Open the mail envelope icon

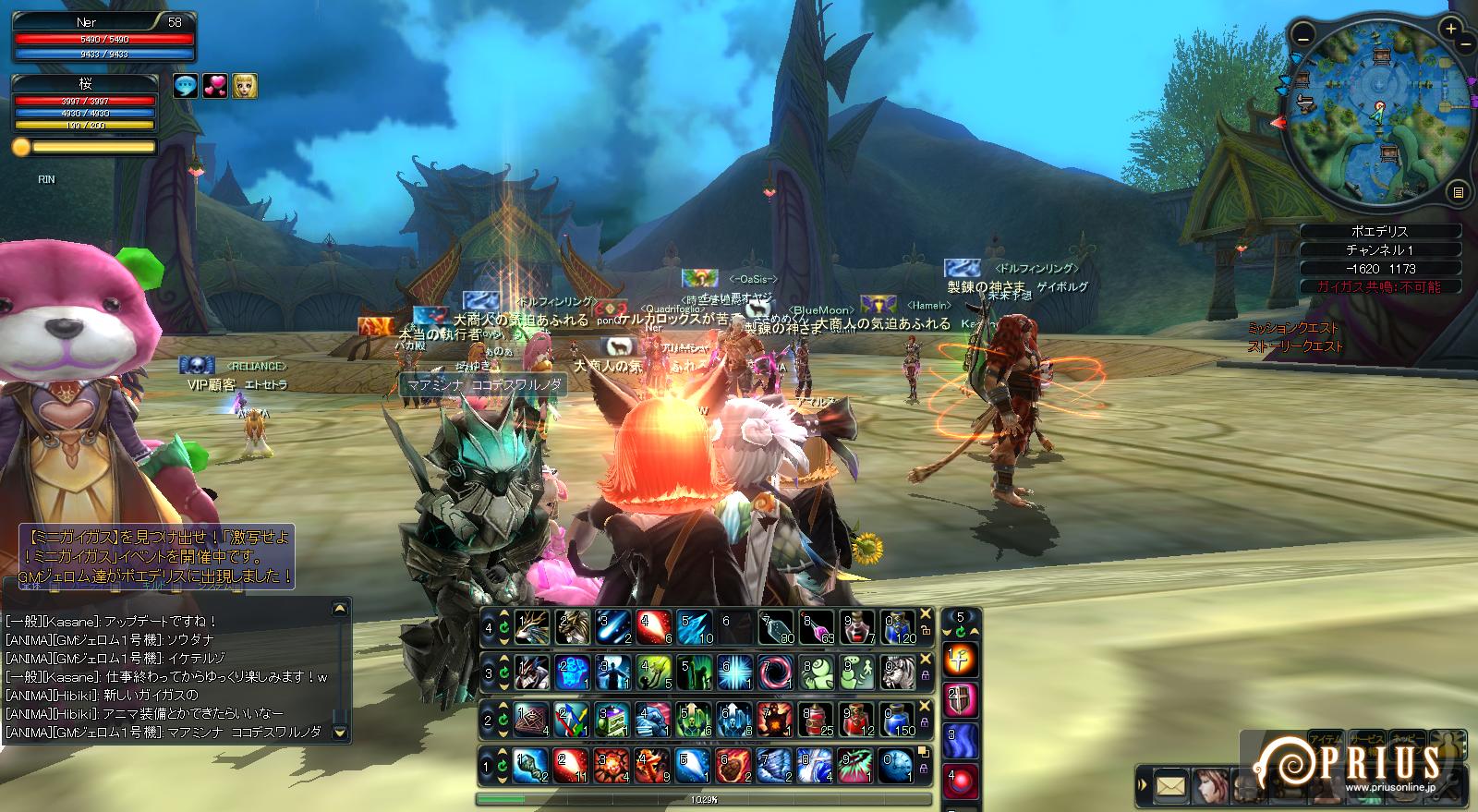(x=1170, y=786)
